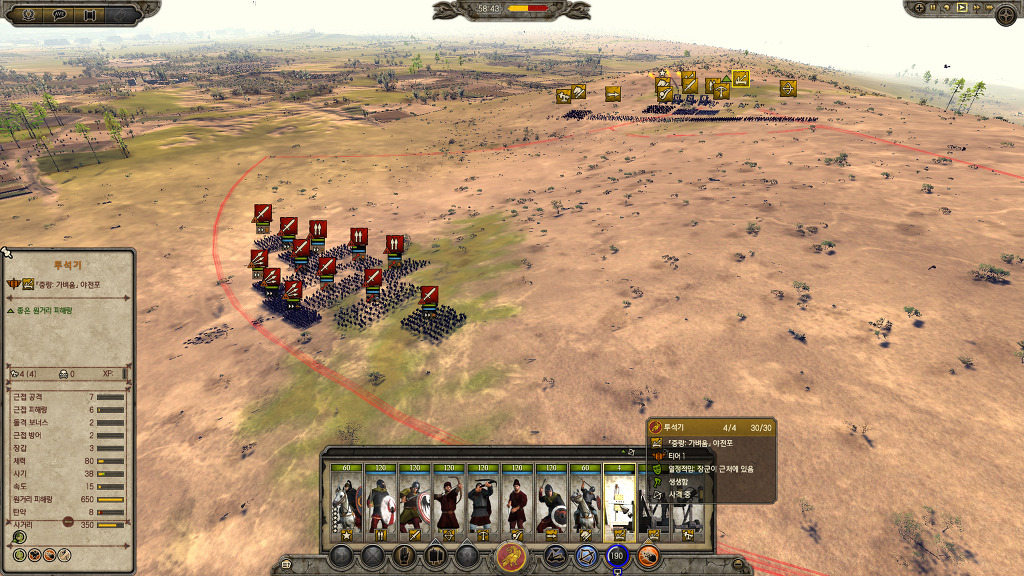Select the red army banner at the front
Screen dimensions: 1024x576
(429, 296)
